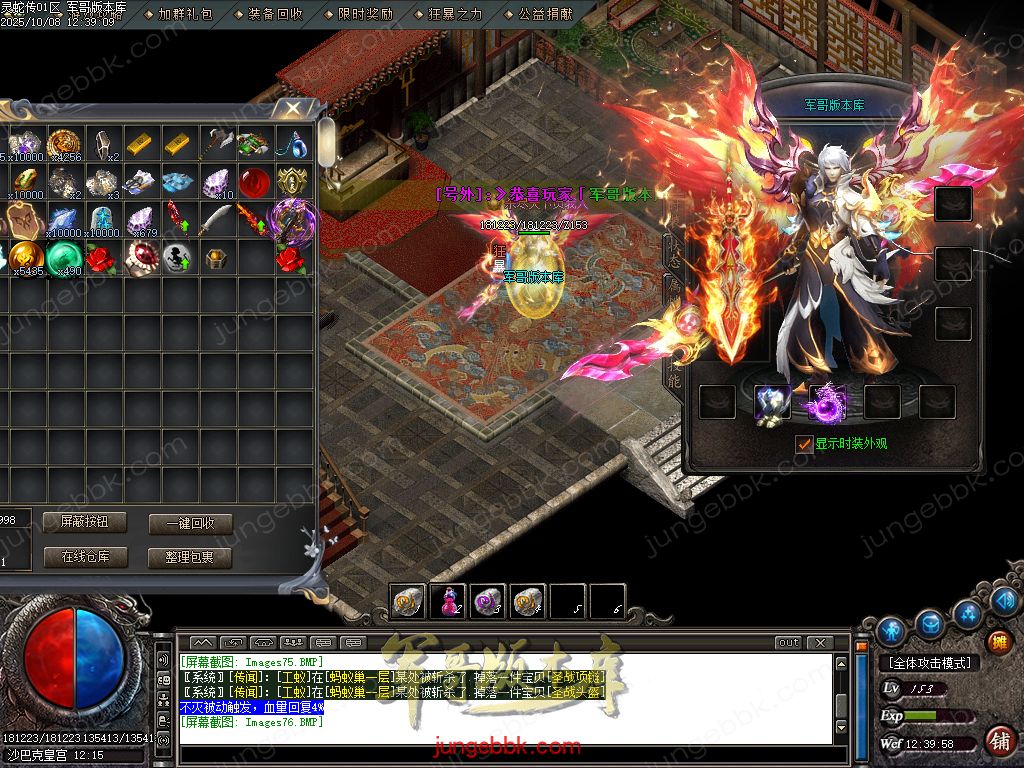Sort the bag with 整理包裹
The height and width of the screenshot is (768, 1024).
point(190,557)
